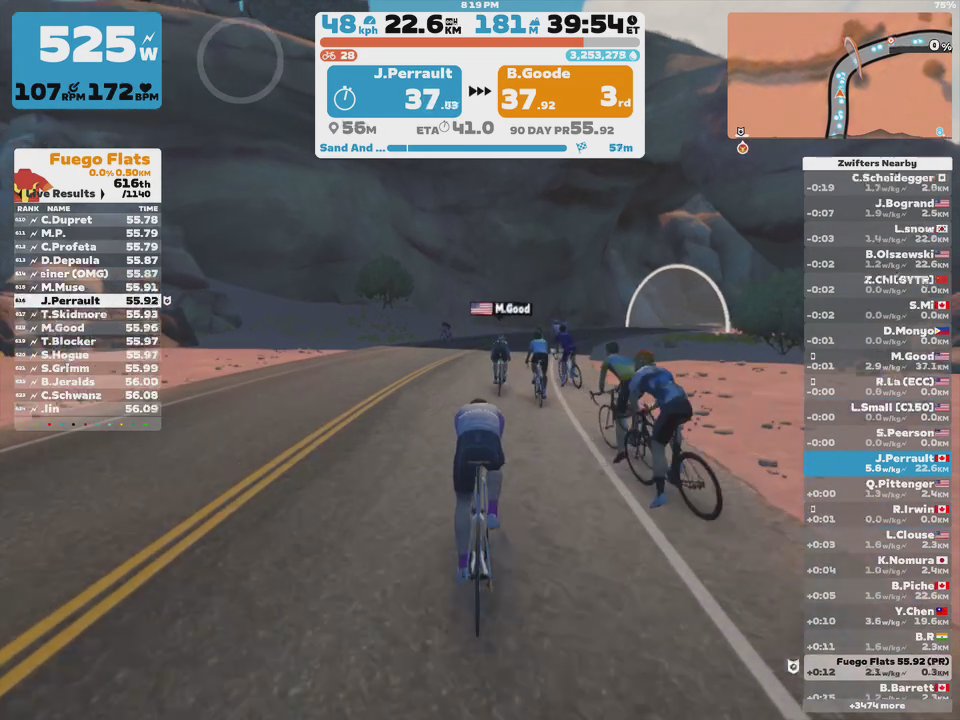This screenshot has height=720, width=960.
Task: Select C.Dupret on Fuego Flats leaderboard
Action: pos(87,220)
